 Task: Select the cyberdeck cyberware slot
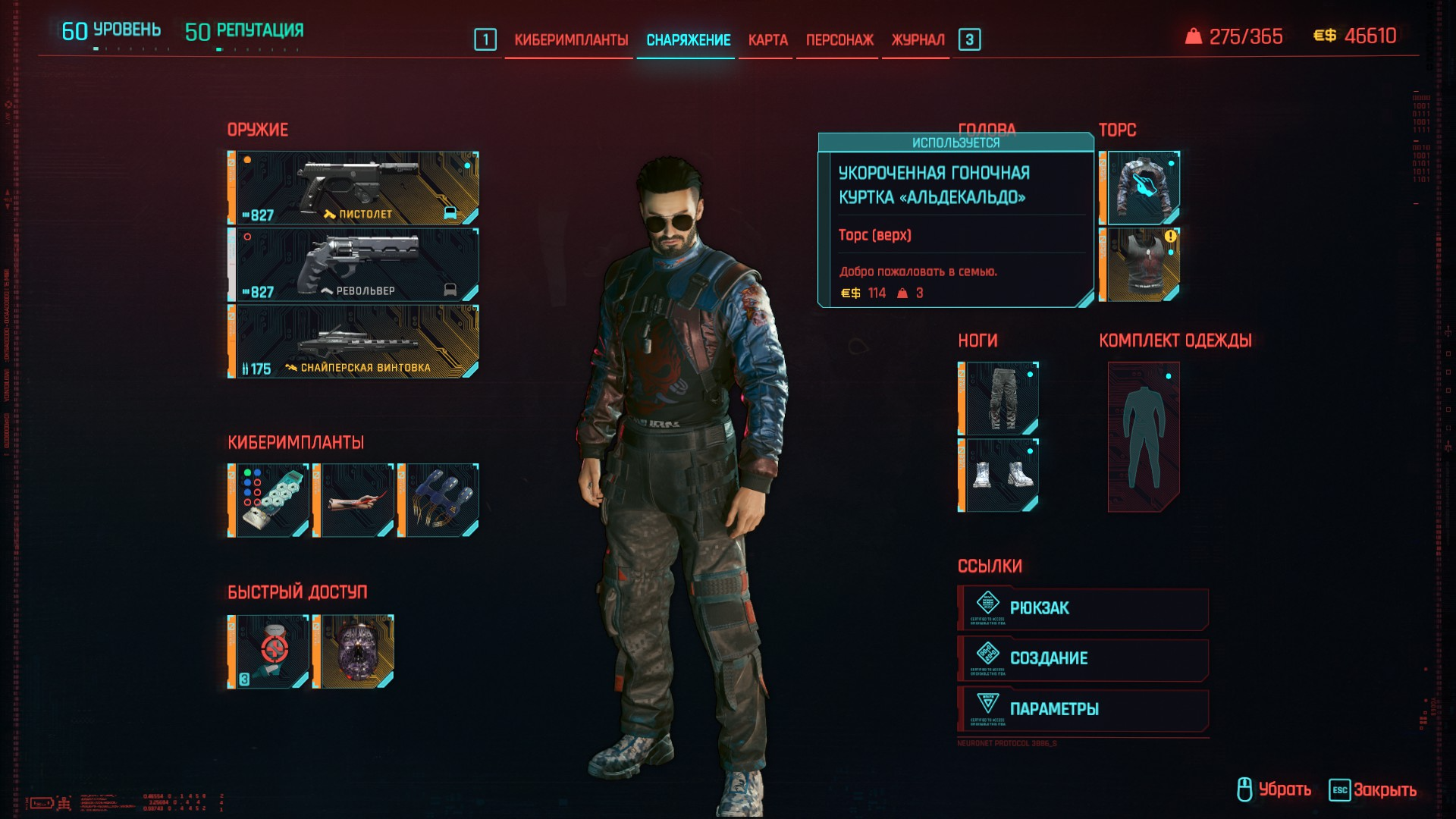coord(269,500)
